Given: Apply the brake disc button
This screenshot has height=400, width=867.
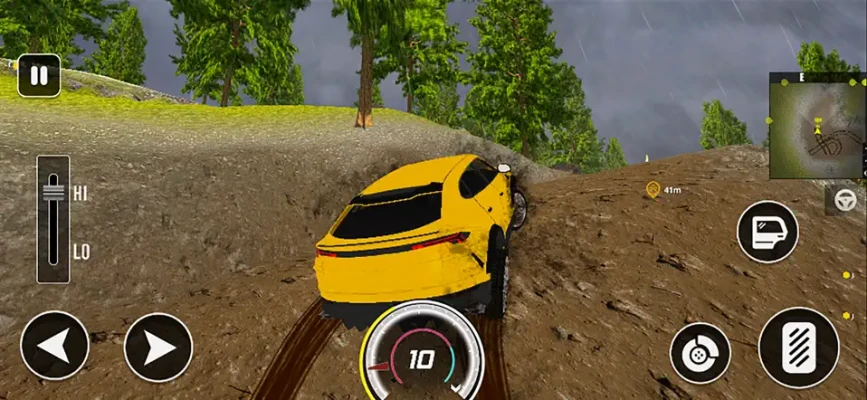Looking at the screenshot, I should (x=699, y=352).
